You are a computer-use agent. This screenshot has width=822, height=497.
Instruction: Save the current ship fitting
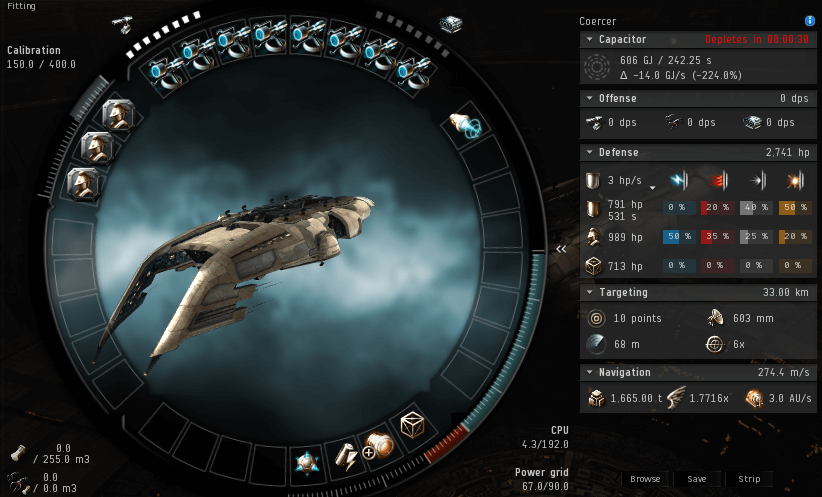tap(697, 479)
